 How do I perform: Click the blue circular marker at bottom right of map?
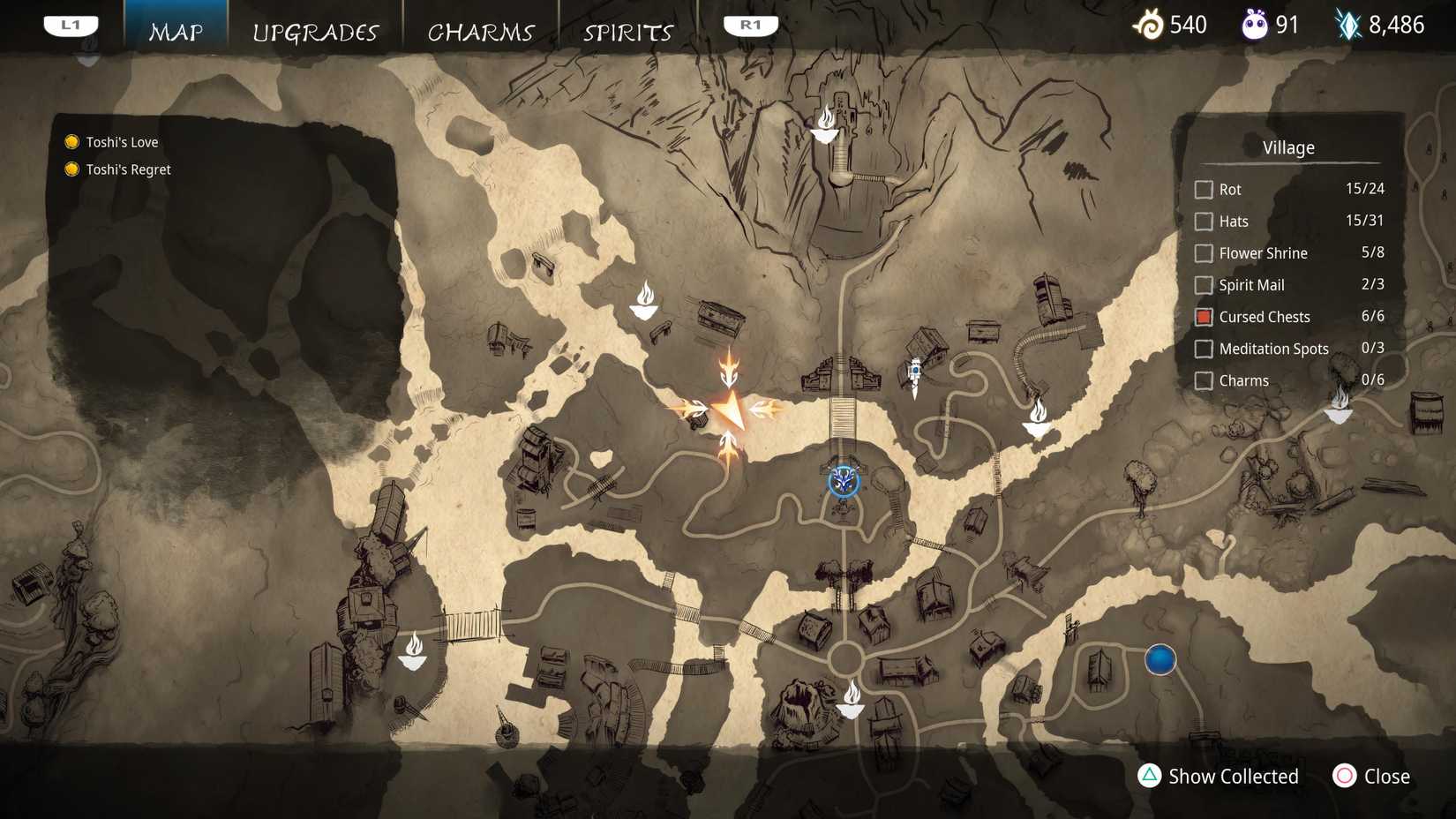(1160, 659)
